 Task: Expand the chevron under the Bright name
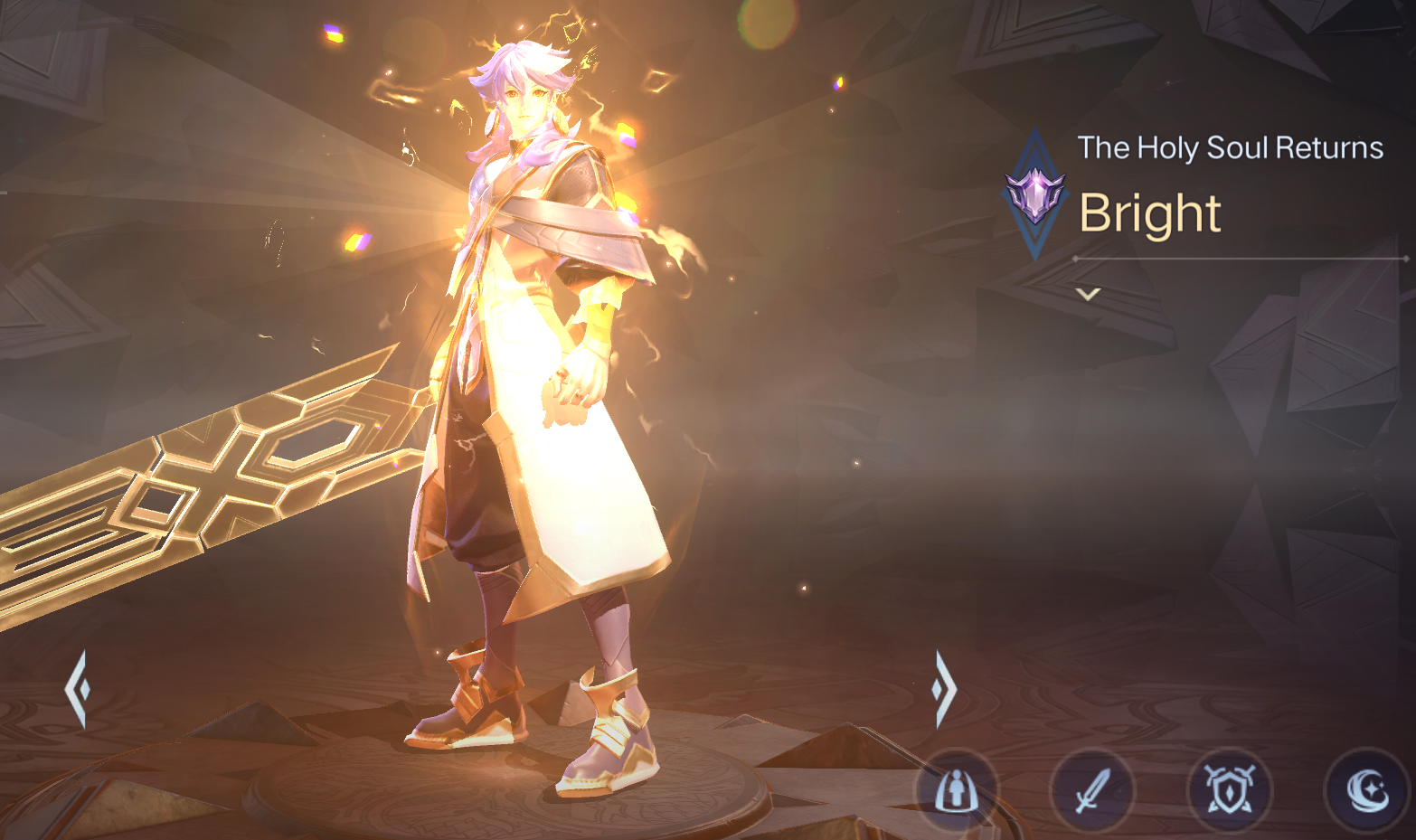tap(1088, 294)
